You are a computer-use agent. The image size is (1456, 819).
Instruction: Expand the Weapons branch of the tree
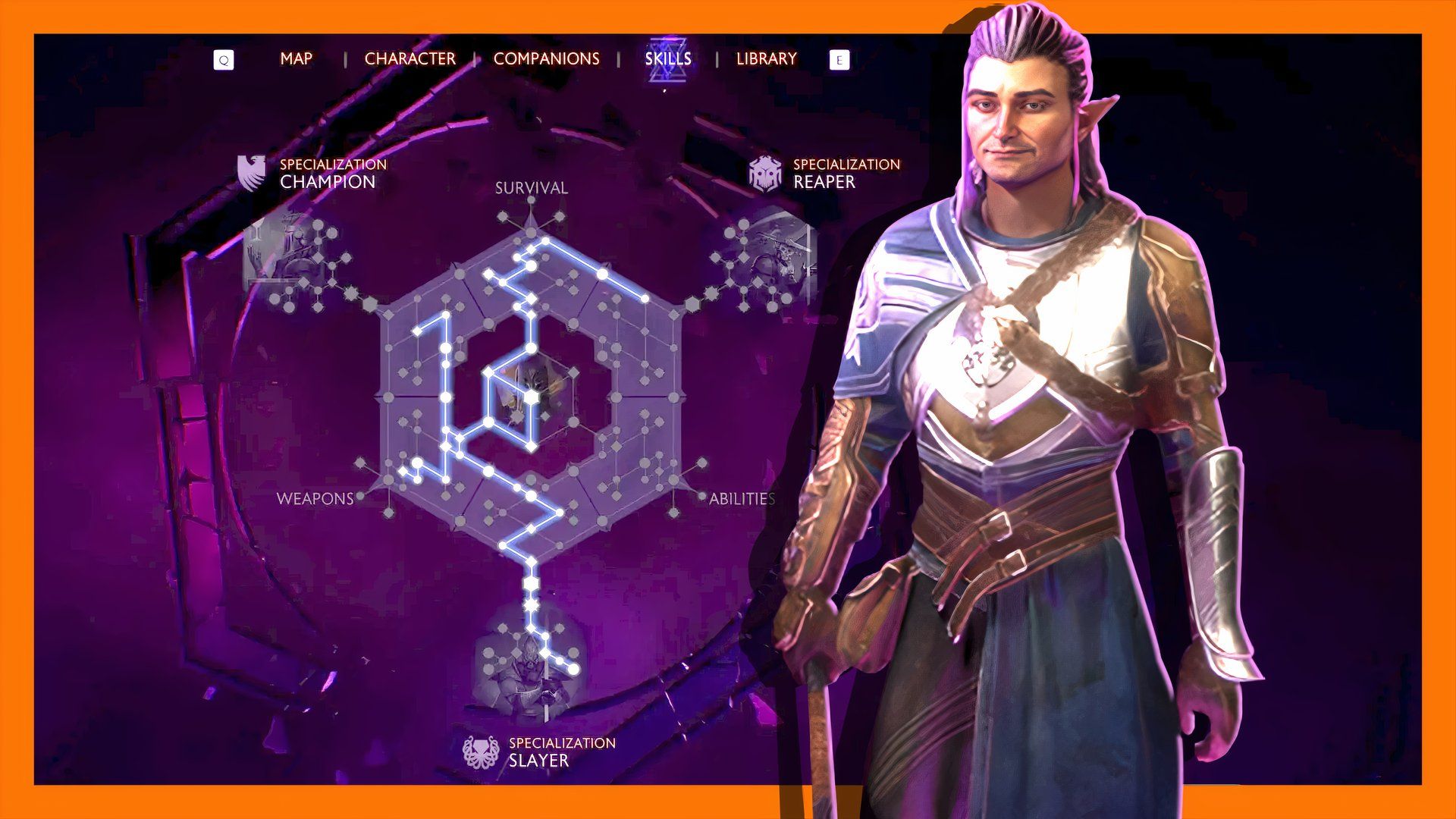point(315,500)
